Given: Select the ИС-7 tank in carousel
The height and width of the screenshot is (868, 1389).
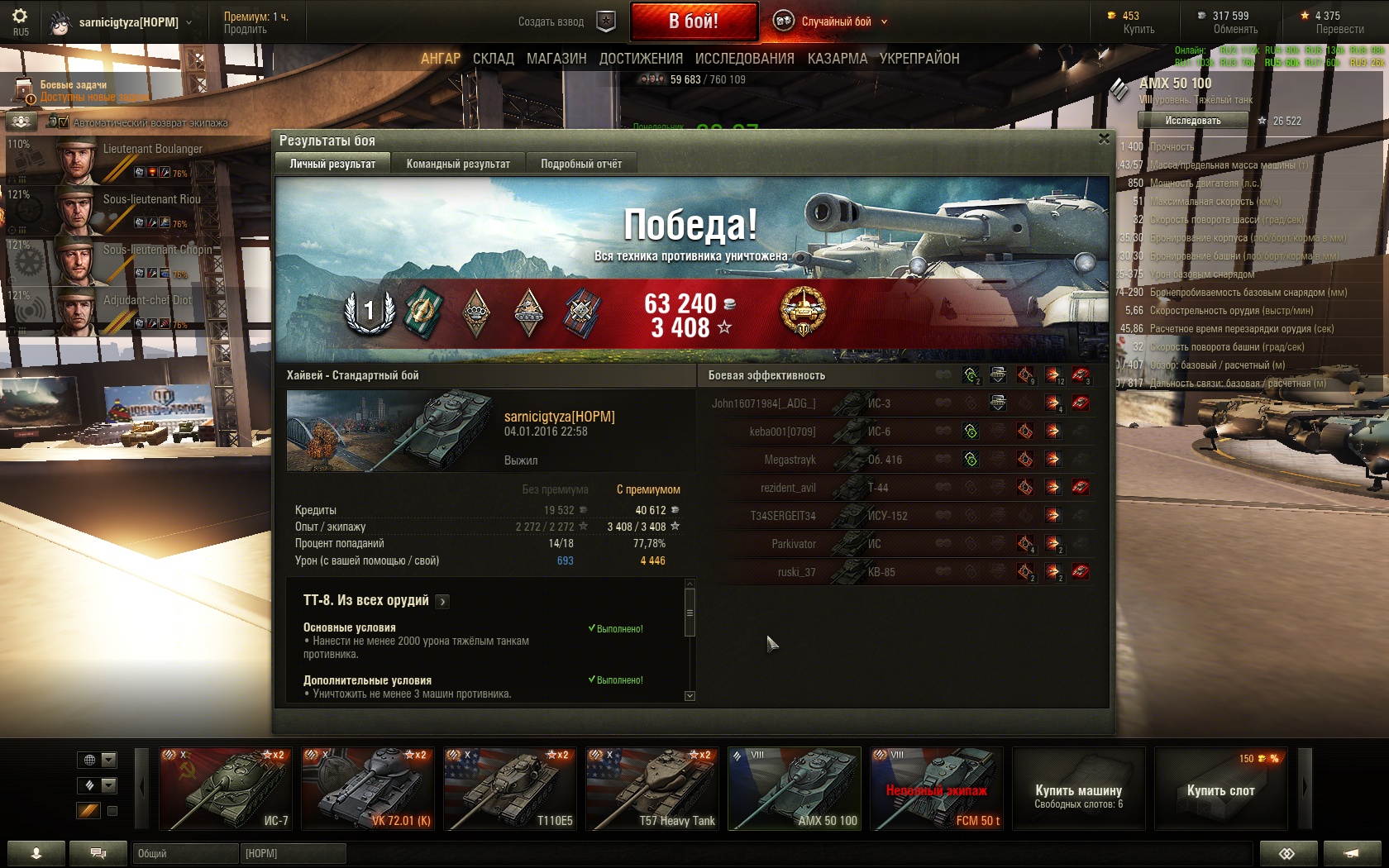Looking at the screenshot, I should (x=225, y=789).
